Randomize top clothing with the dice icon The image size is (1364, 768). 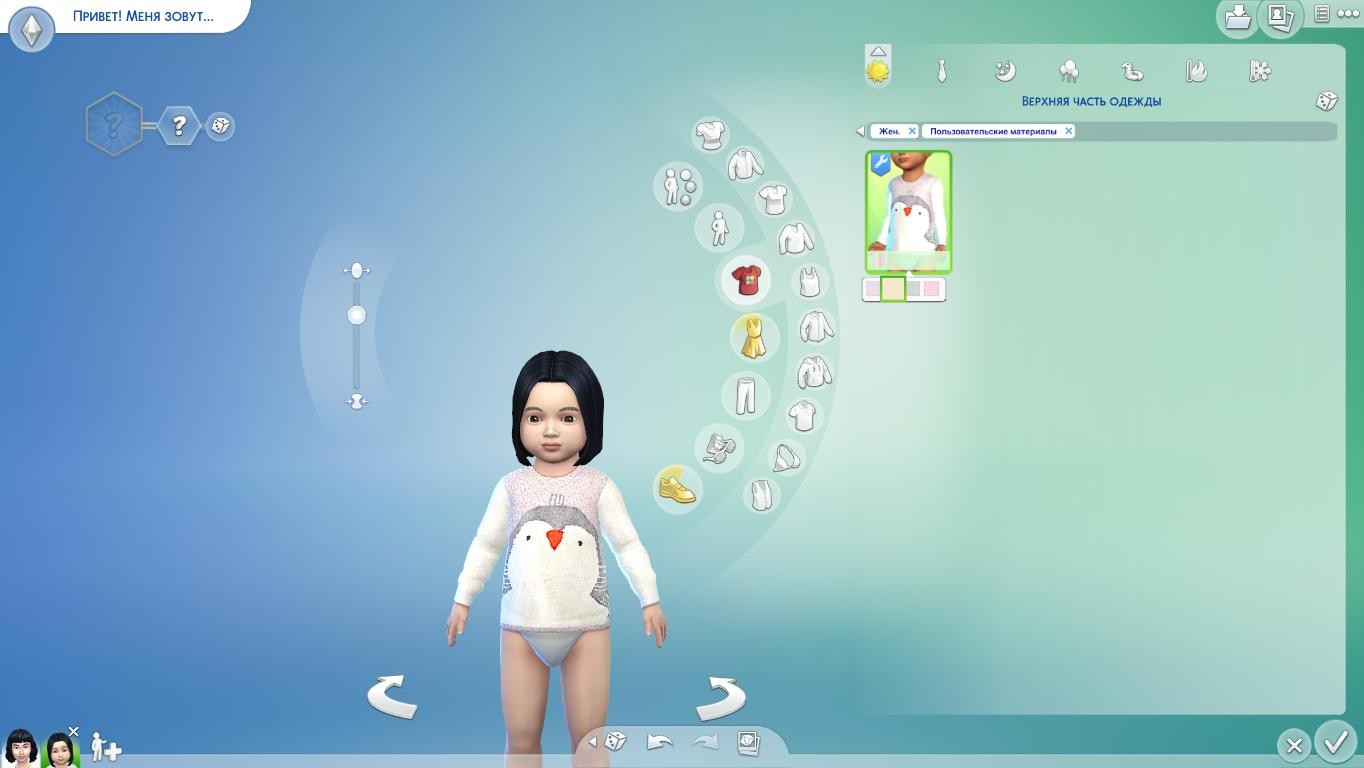[1326, 101]
